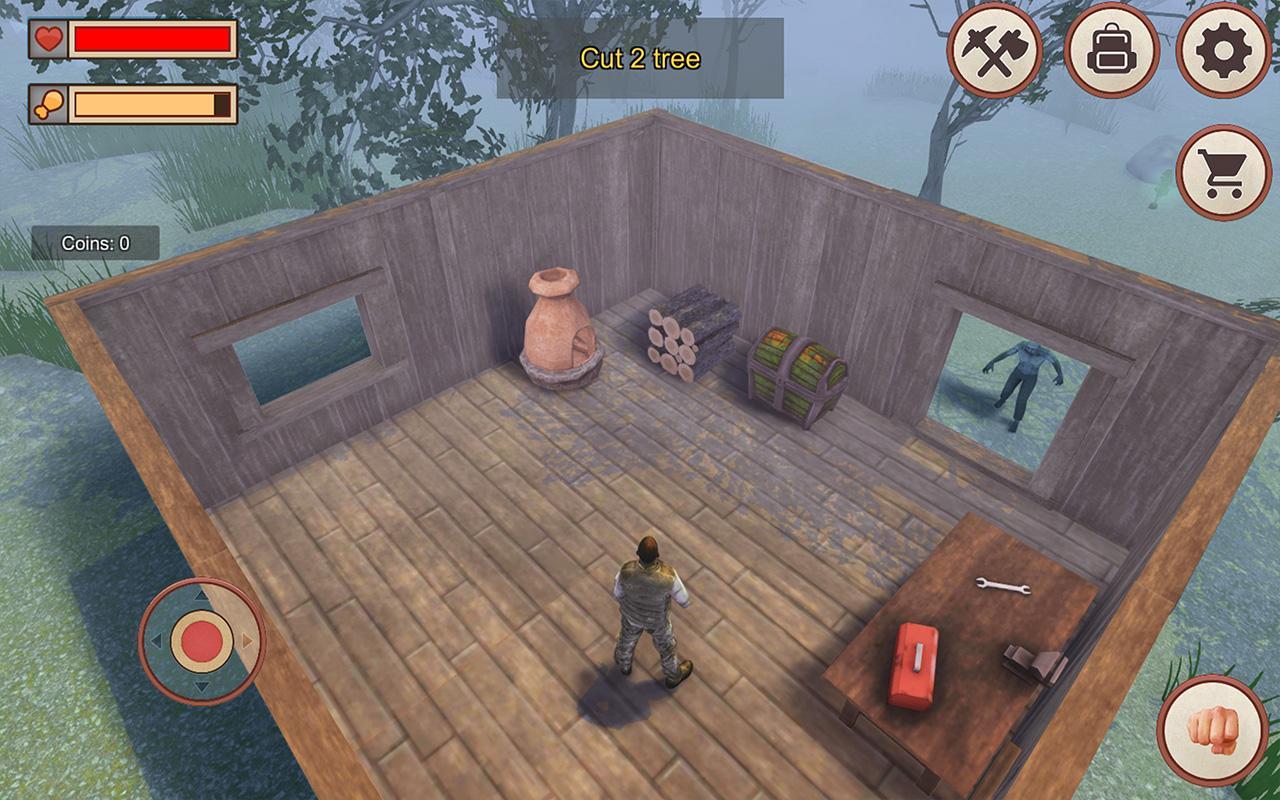Tap the fist attack button
The width and height of the screenshot is (1280, 800).
coord(1212,730)
